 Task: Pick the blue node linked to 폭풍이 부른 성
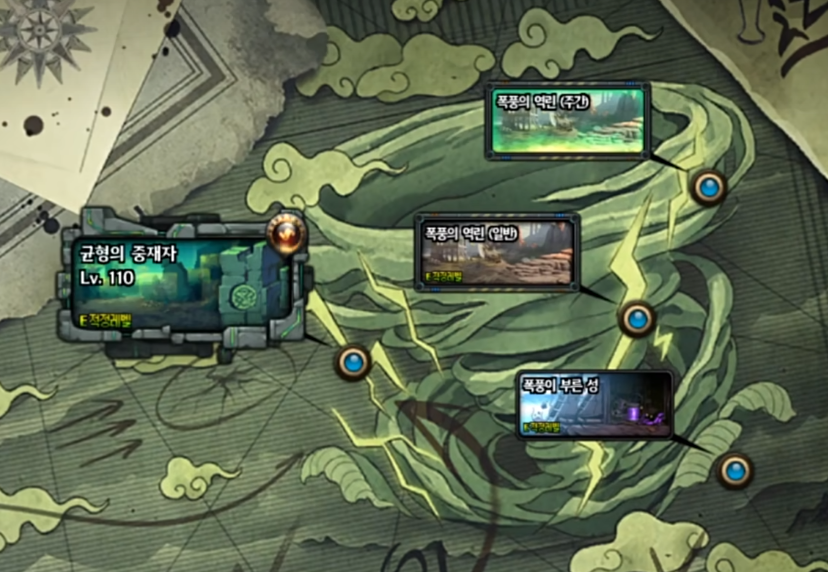click(x=735, y=469)
